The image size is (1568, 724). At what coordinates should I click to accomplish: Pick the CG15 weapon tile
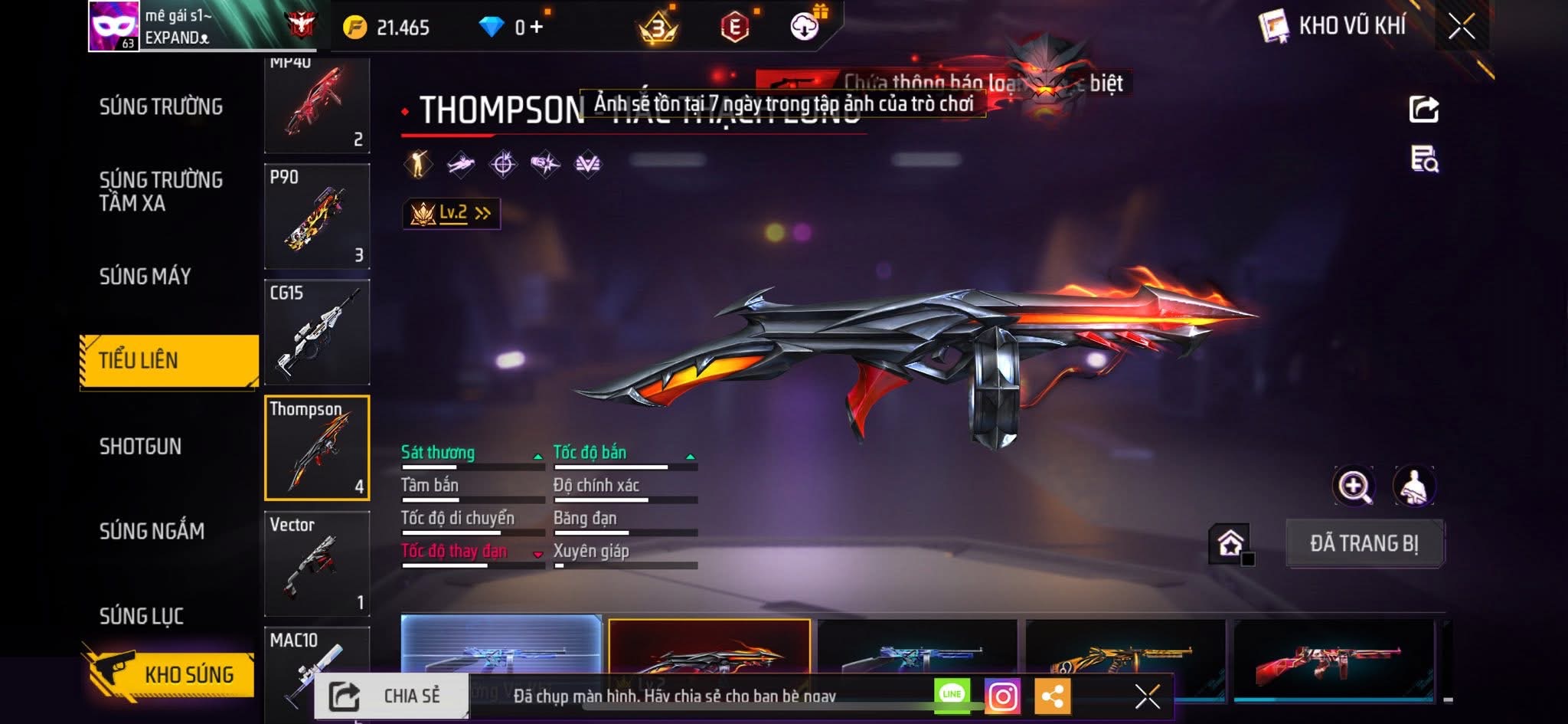tap(317, 332)
